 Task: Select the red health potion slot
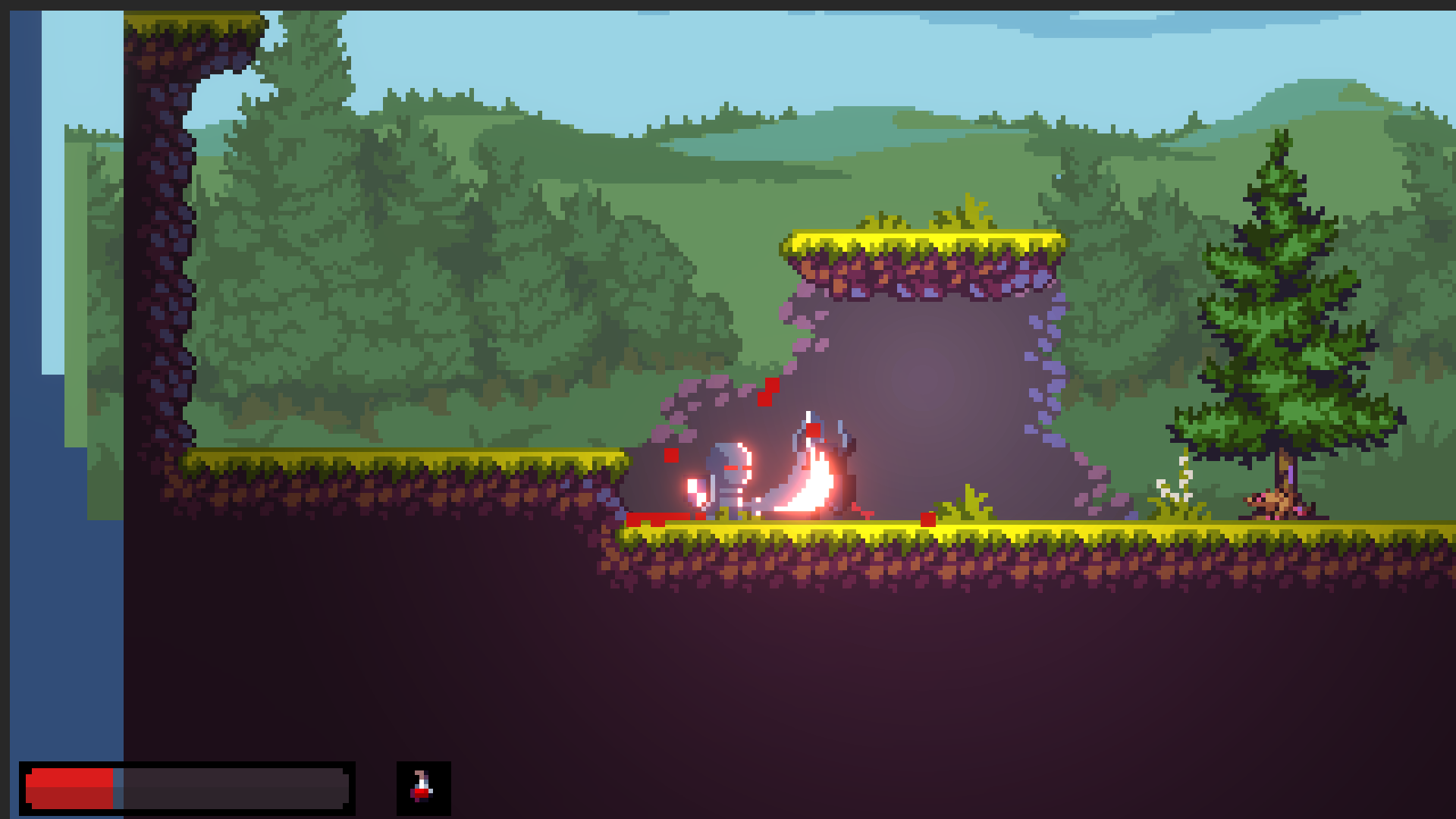pyautogui.click(x=423, y=788)
